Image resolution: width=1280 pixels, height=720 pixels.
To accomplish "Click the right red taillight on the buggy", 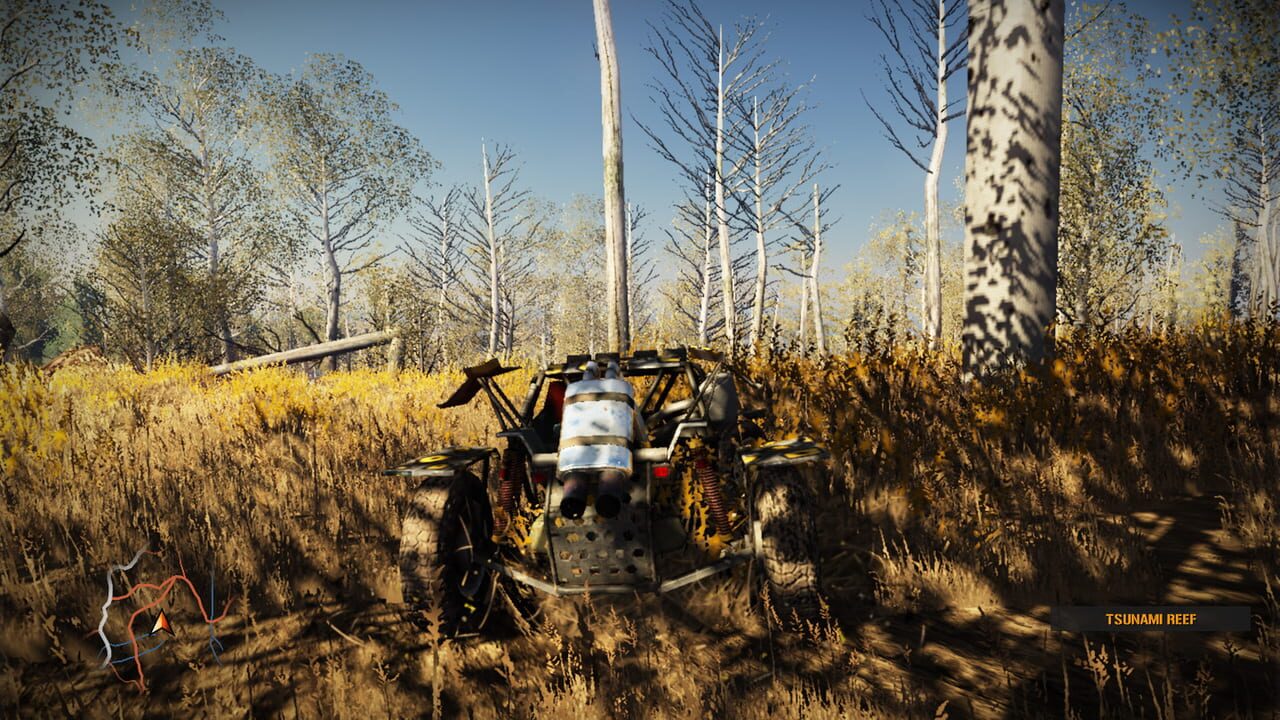I will click(661, 474).
